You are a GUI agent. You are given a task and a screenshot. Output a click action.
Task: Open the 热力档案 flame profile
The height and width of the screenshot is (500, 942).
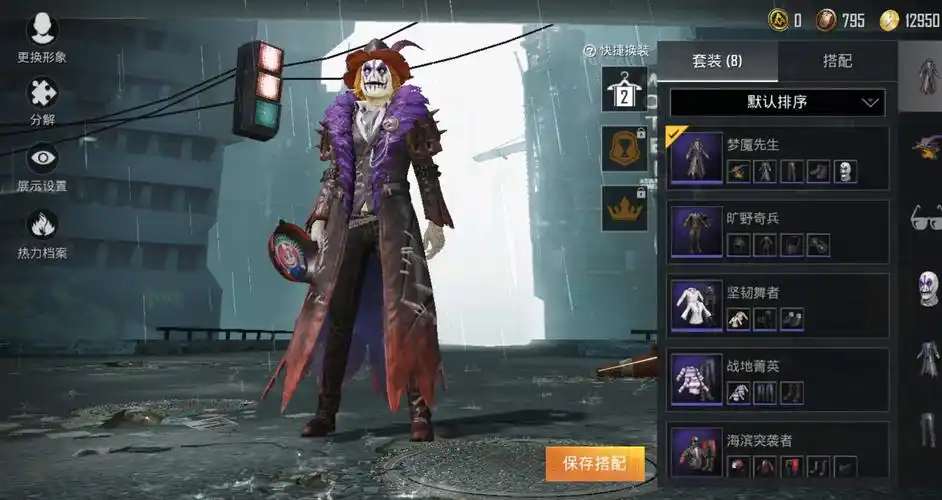42,232
